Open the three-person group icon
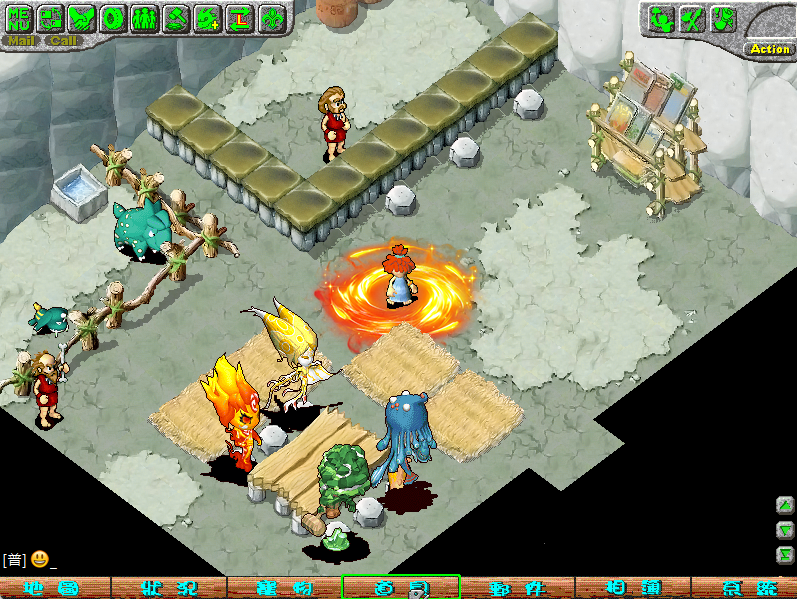 tap(144, 17)
